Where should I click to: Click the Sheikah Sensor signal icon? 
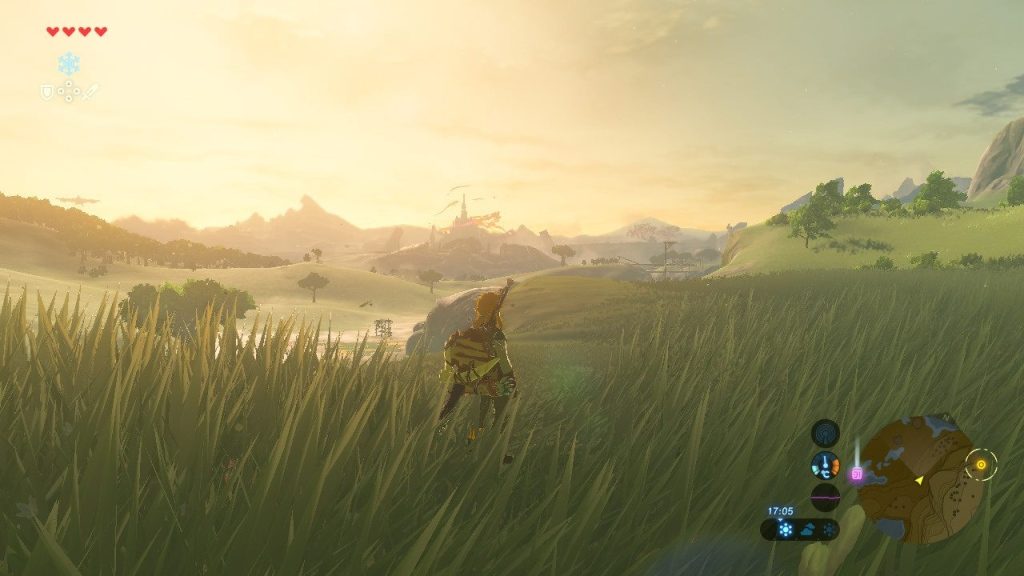tap(825, 433)
